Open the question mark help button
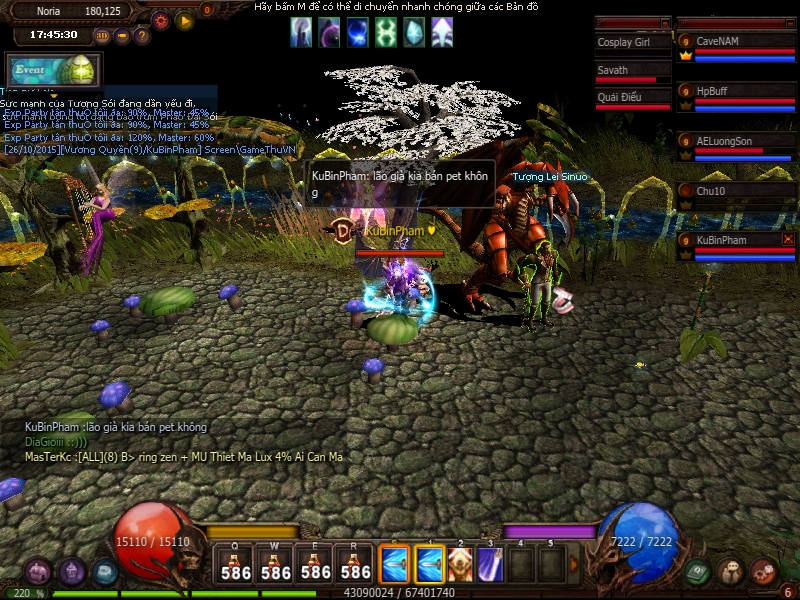 coord(142,36)
